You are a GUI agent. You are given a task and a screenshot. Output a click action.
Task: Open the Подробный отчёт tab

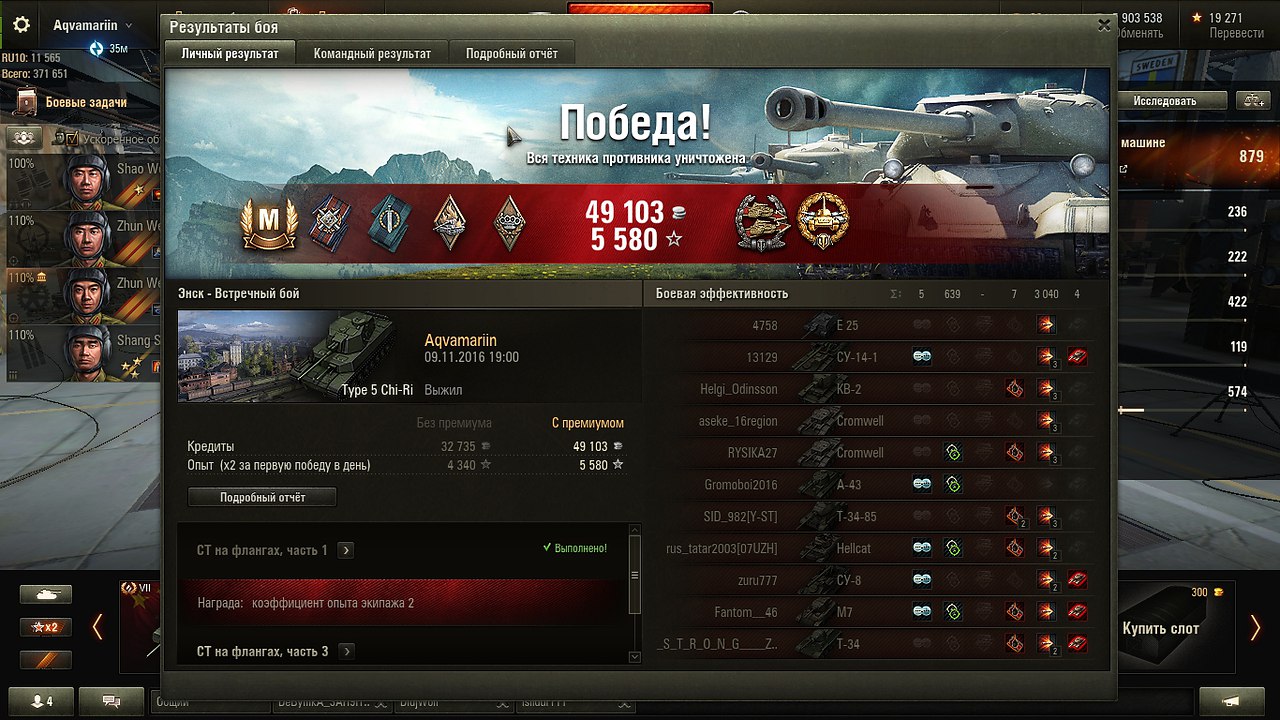pyautogui.click(x=512, y=53)
